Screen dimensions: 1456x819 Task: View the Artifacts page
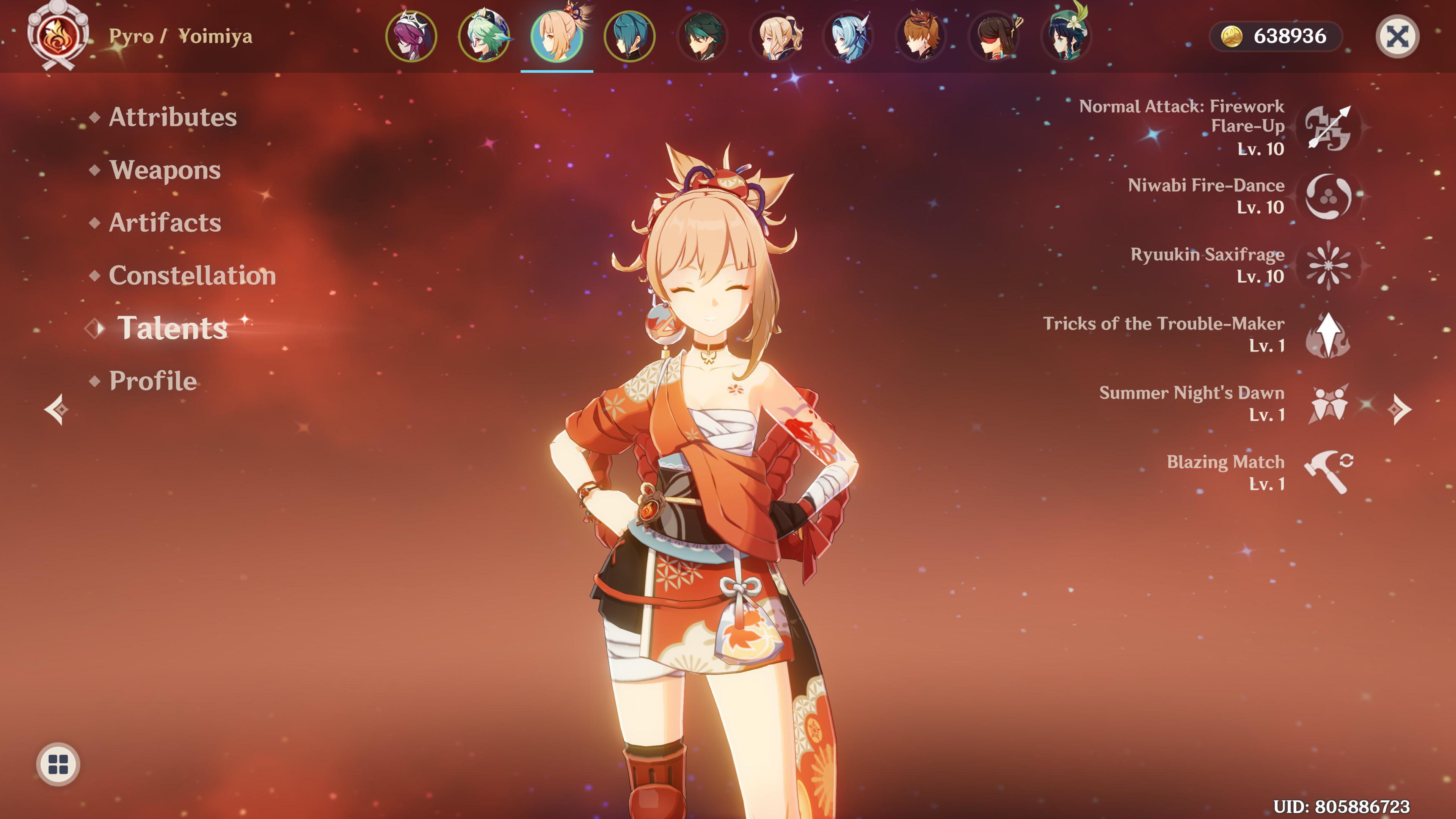tap(163, 223)
